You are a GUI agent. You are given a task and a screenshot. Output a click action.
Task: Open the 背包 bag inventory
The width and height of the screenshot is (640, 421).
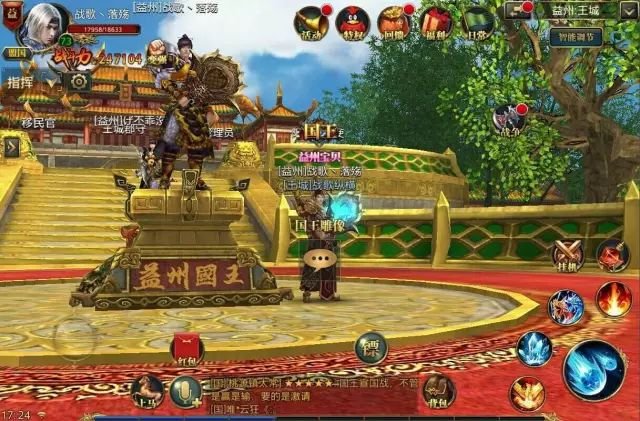439,391
